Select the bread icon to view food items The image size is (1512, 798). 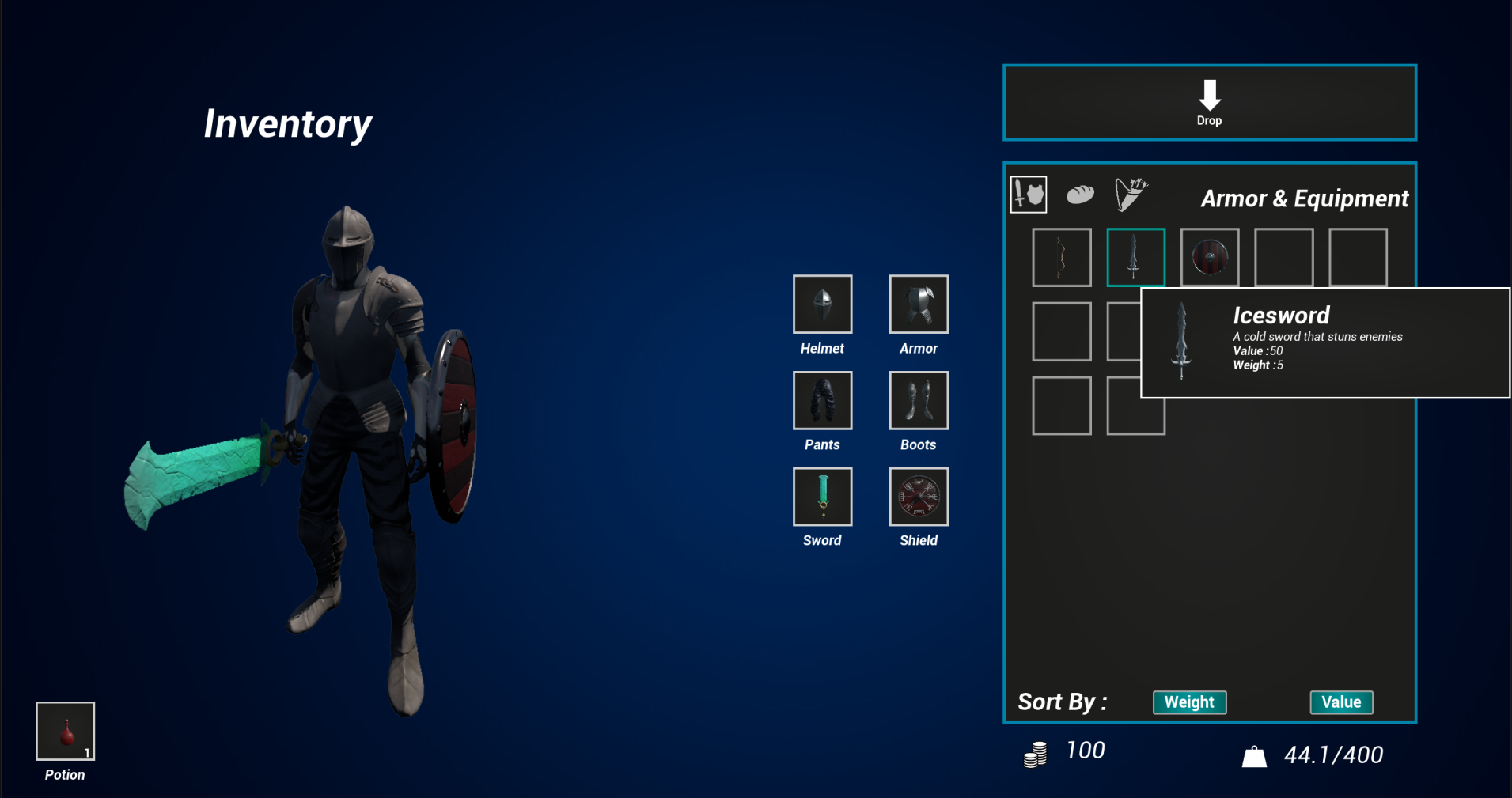point(1079,194)
